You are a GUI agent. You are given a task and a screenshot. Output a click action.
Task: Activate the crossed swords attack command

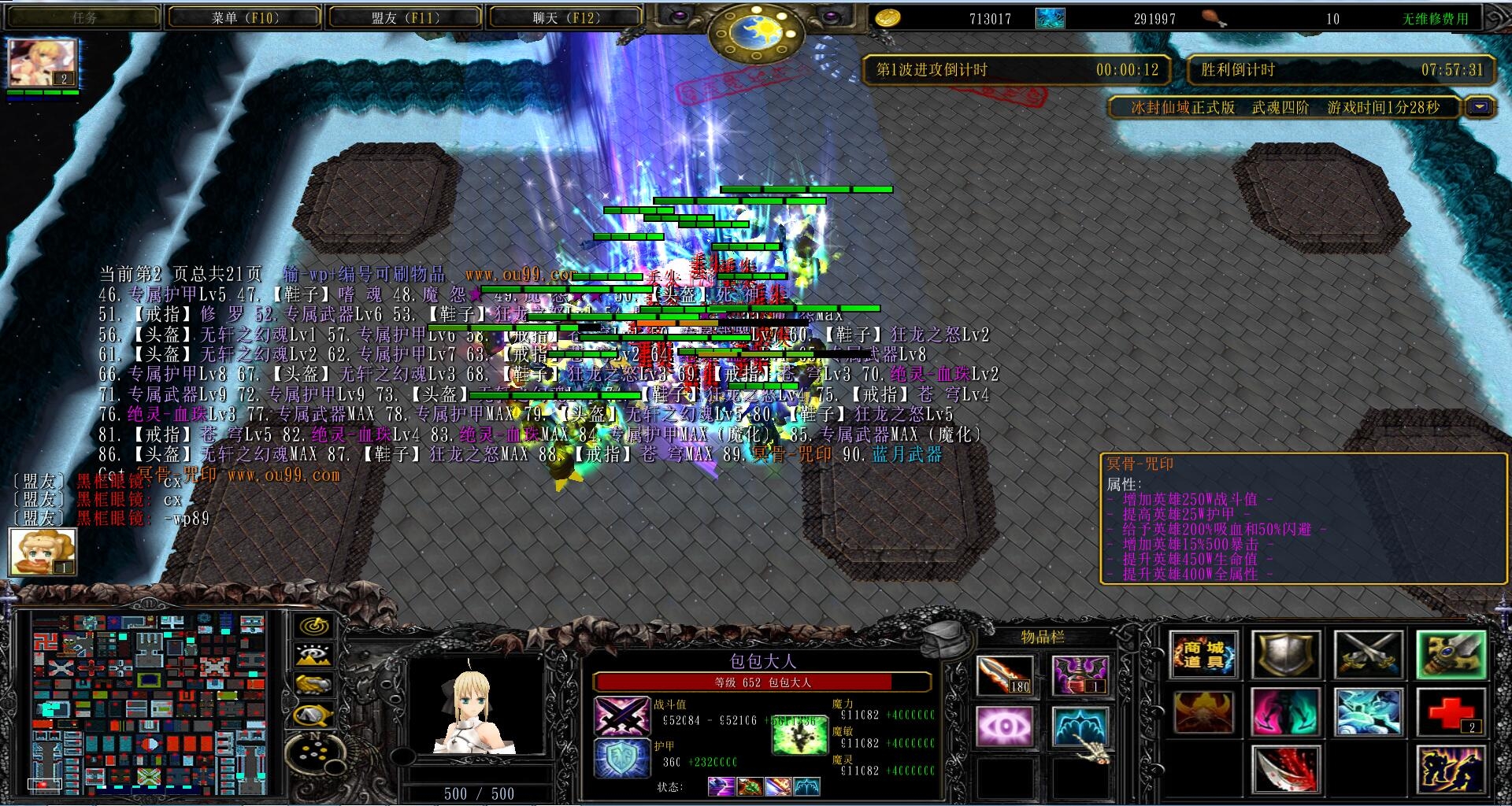coord(1368,655)
